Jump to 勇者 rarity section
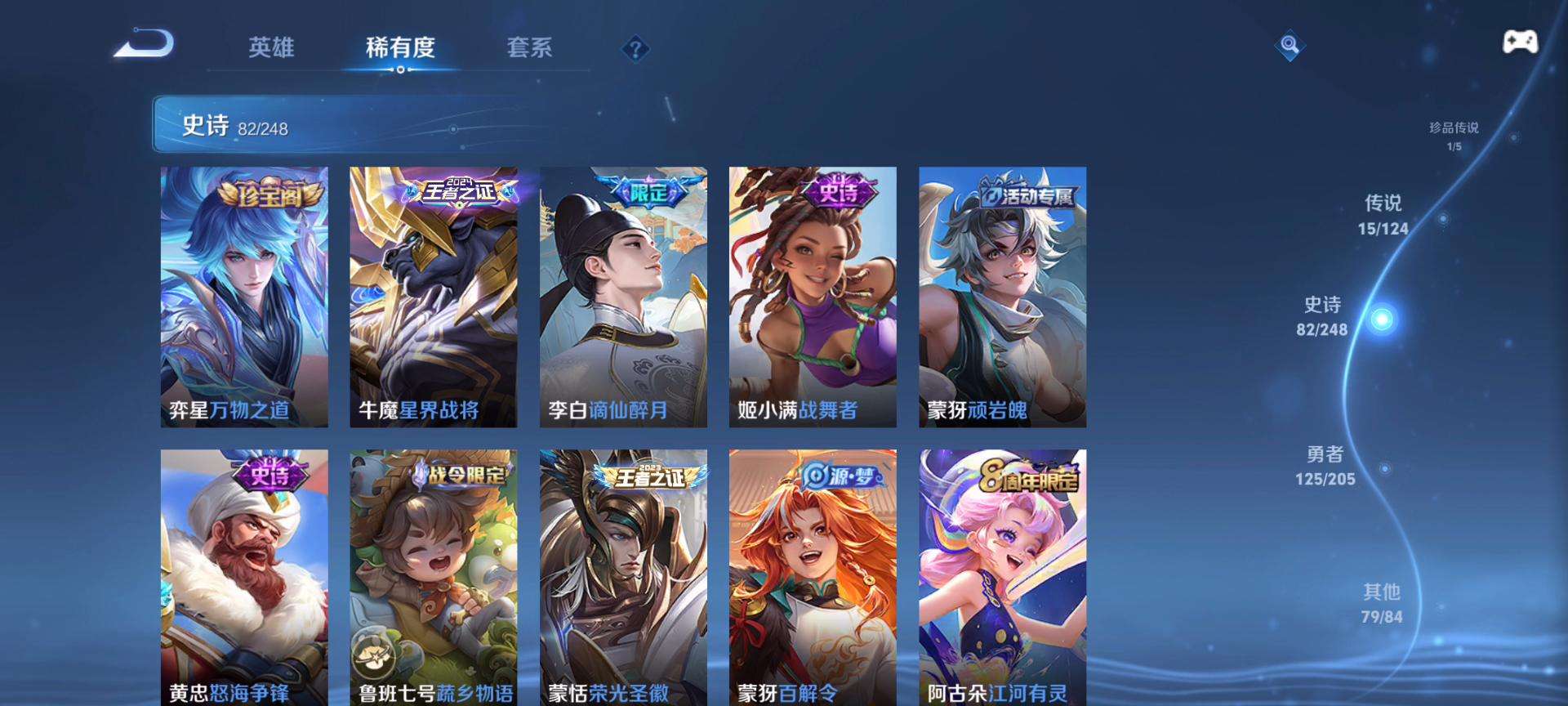 tap(1325, 466)
